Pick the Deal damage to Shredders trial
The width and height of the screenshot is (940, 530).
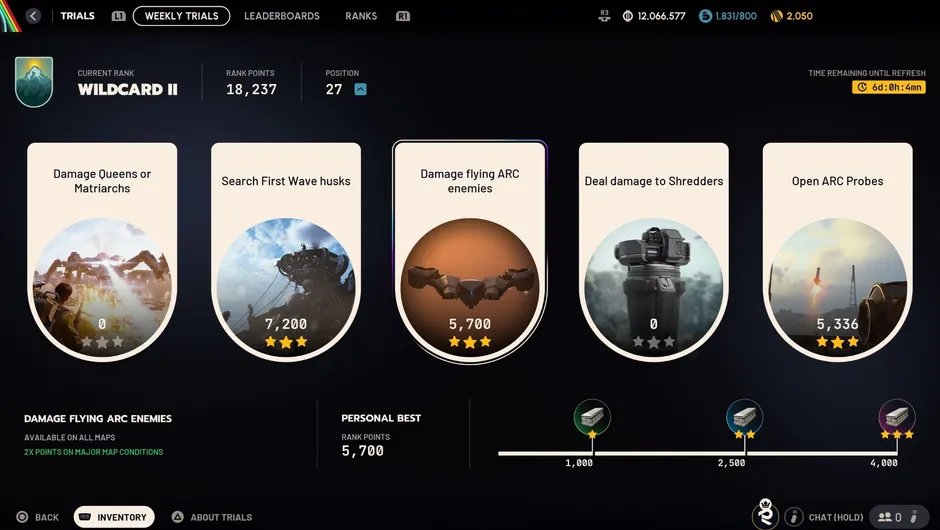click(654, 250)
